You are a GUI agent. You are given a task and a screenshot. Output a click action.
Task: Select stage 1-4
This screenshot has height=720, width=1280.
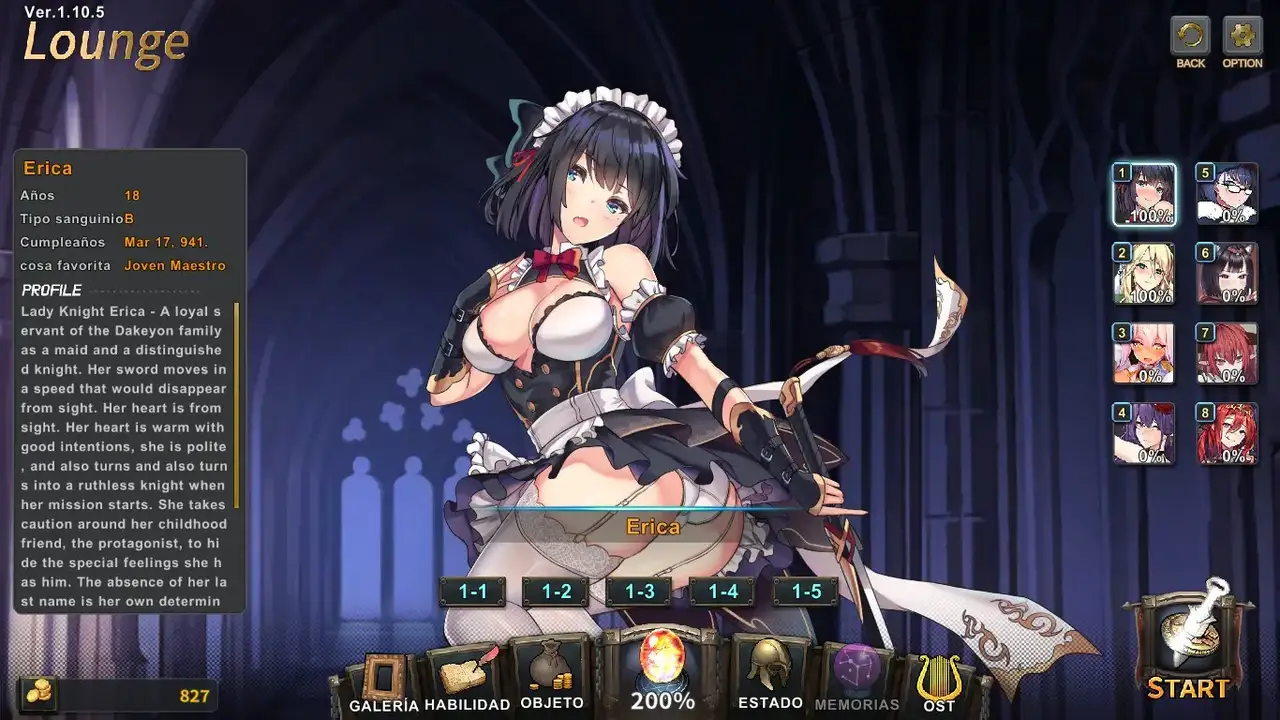tap(723, 591)
